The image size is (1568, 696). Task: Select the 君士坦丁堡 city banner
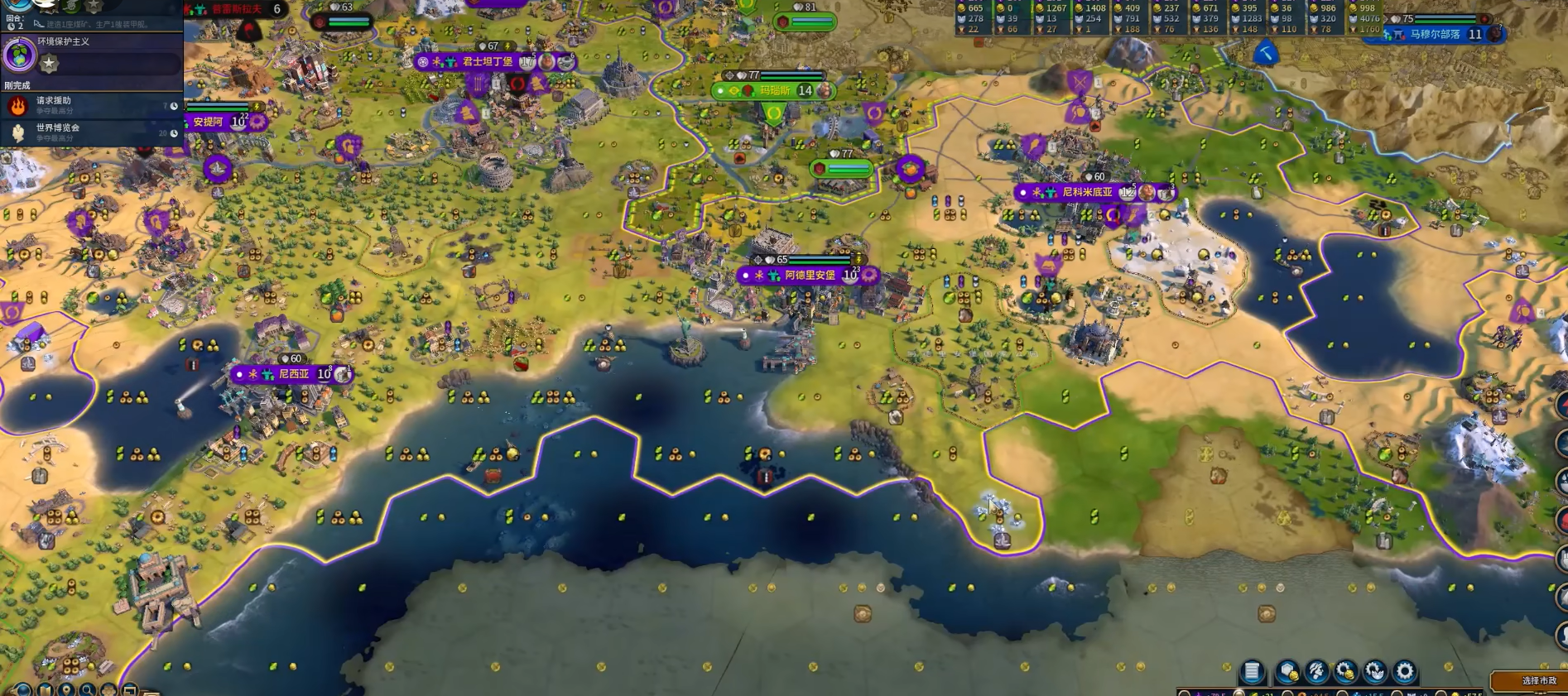[x=488, y=62]
